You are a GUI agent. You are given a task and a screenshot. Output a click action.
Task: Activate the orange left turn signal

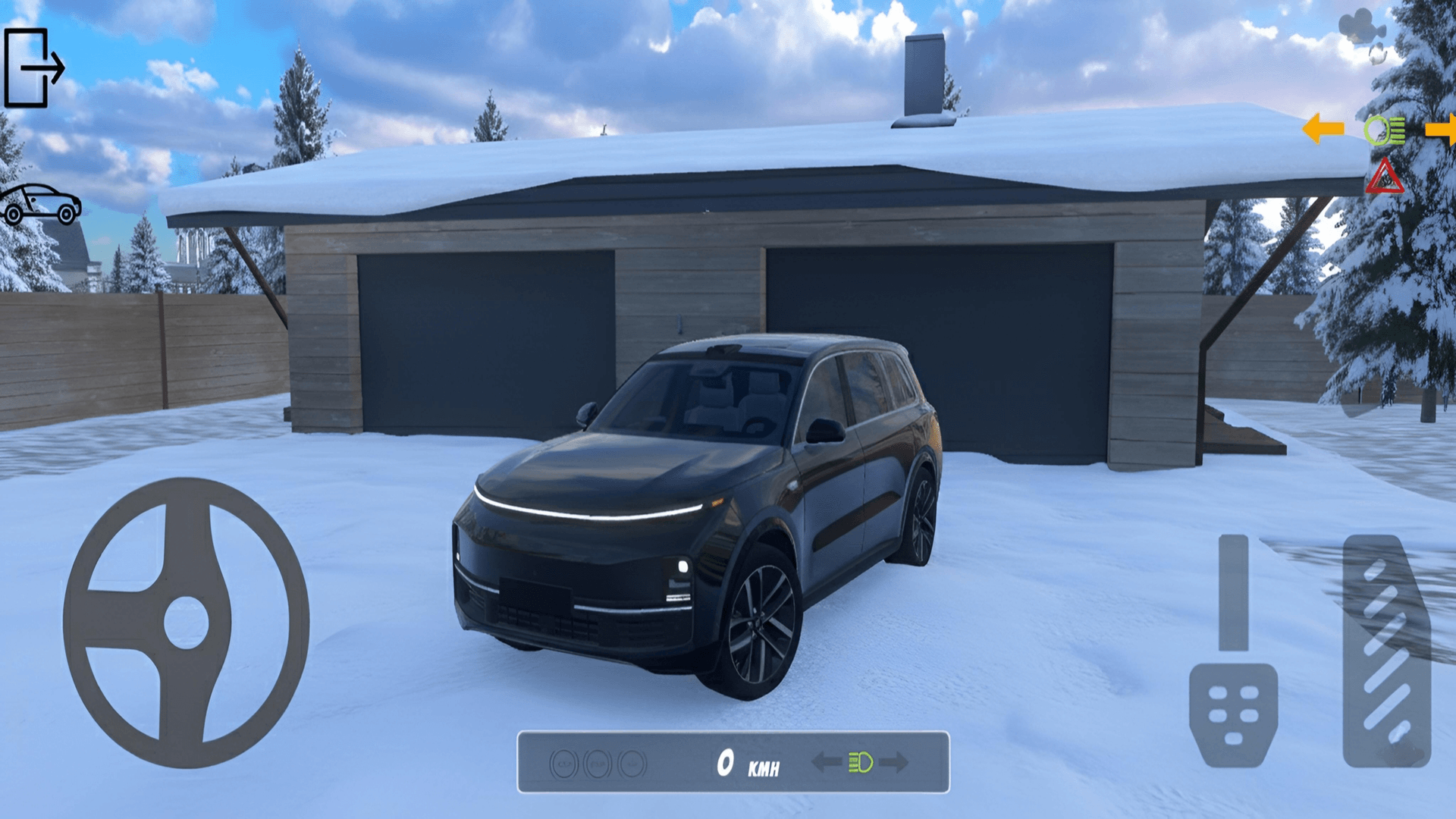[1323, 129]
